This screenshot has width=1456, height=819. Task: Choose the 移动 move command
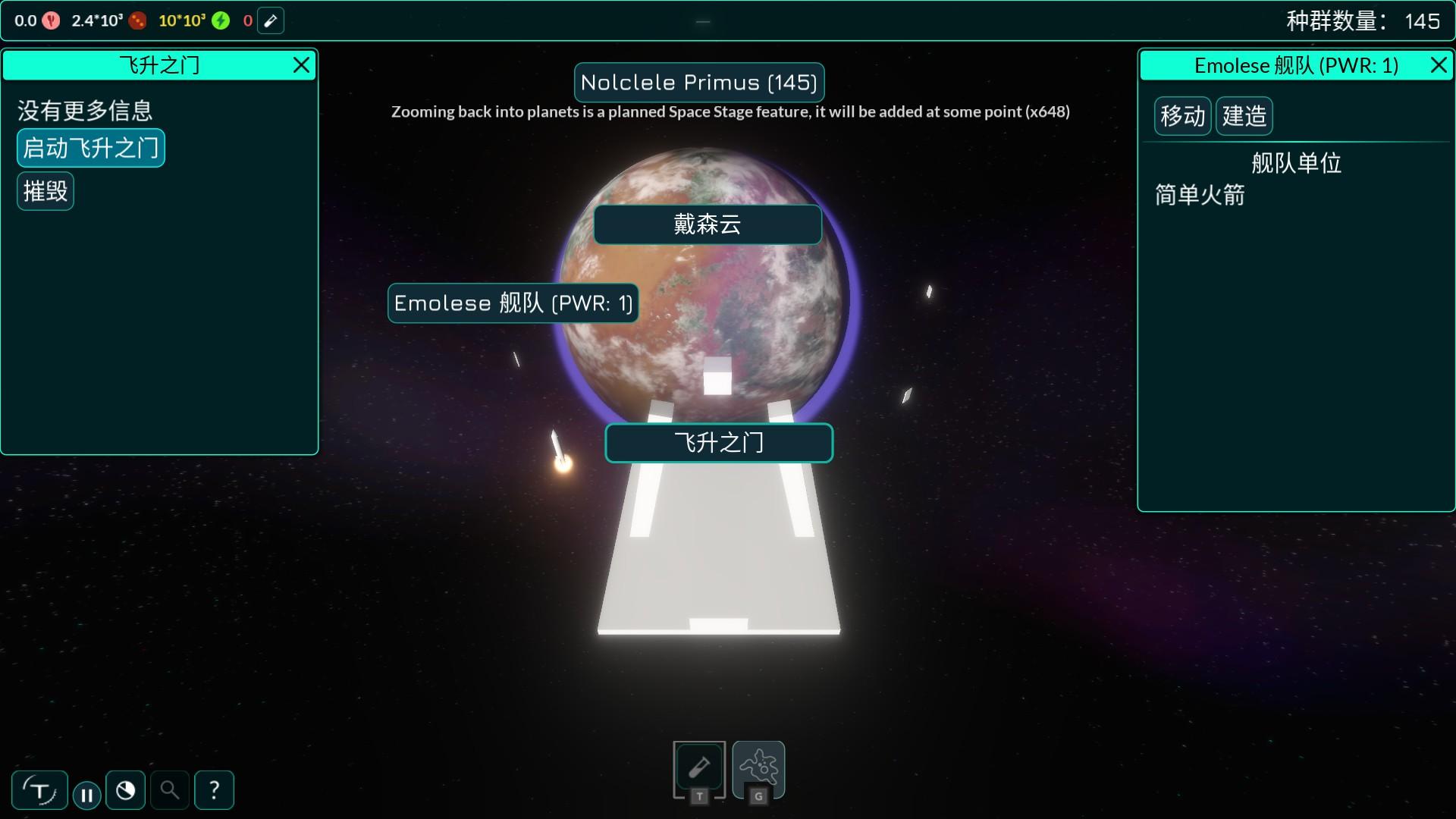pyautogui.click(x=1182, y=116)
